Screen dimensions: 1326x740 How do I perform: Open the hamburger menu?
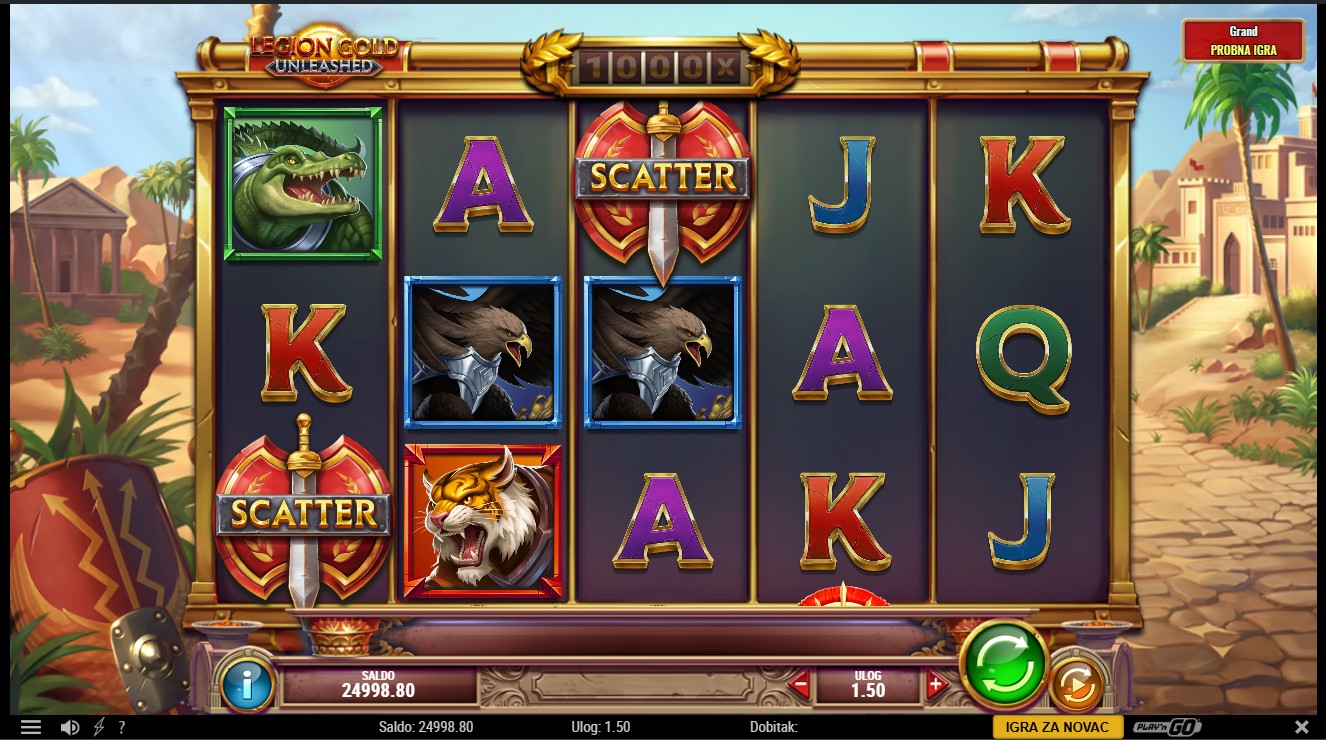(31, 727)
